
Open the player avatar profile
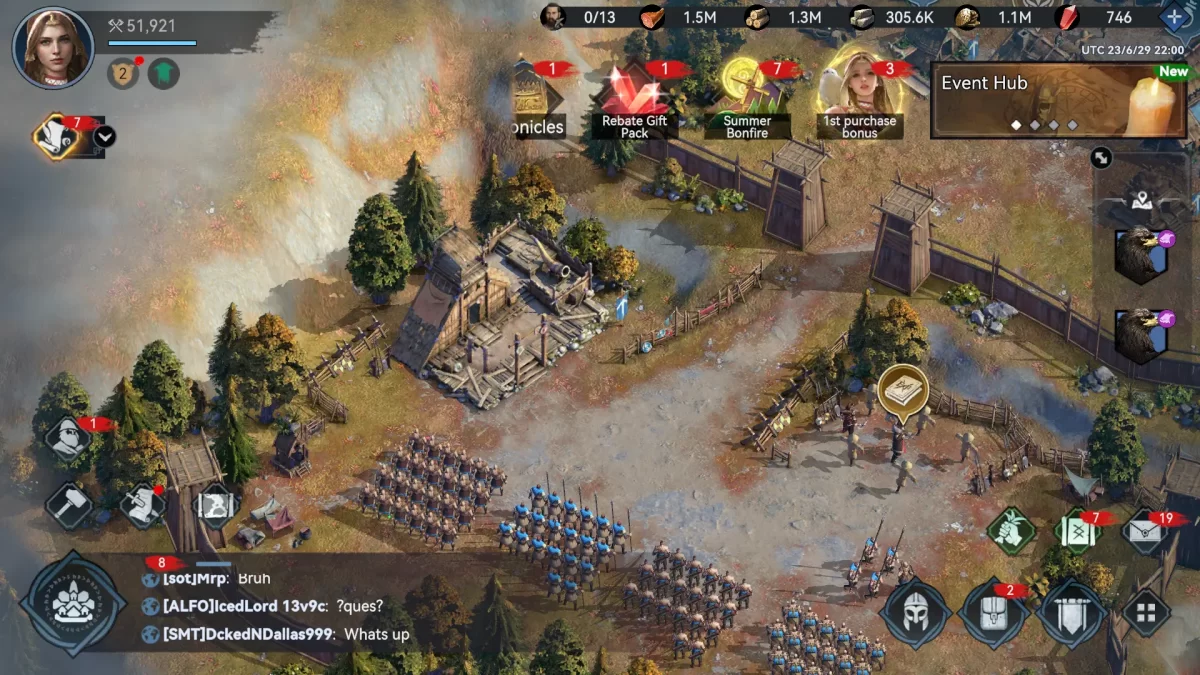pyautogui.click(x=53, y=47)
